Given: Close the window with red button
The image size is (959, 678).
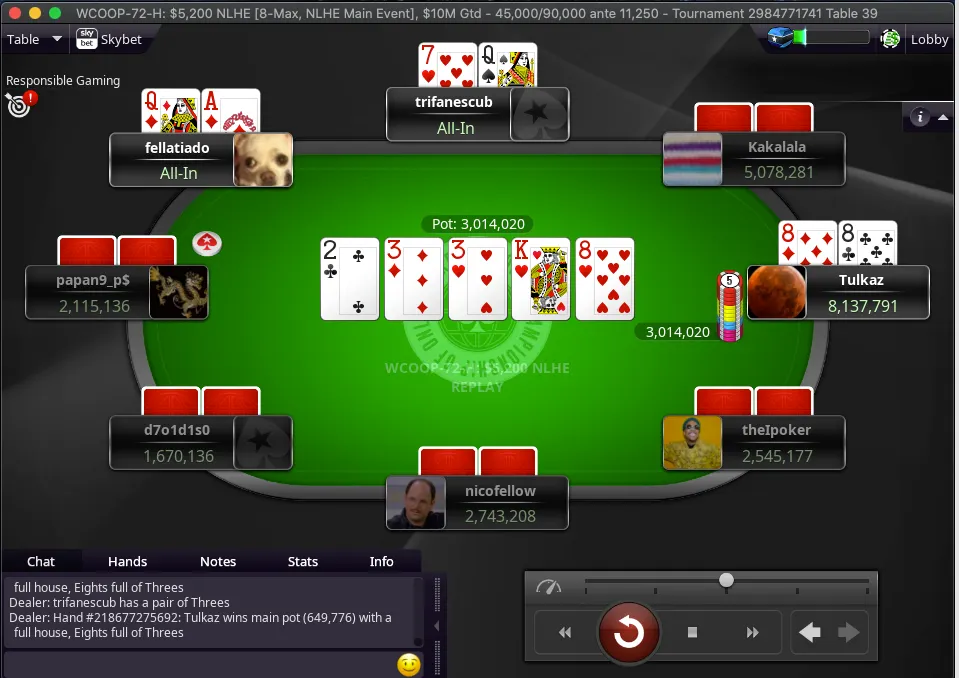Looking at the screenshot, I should [13, 13].
